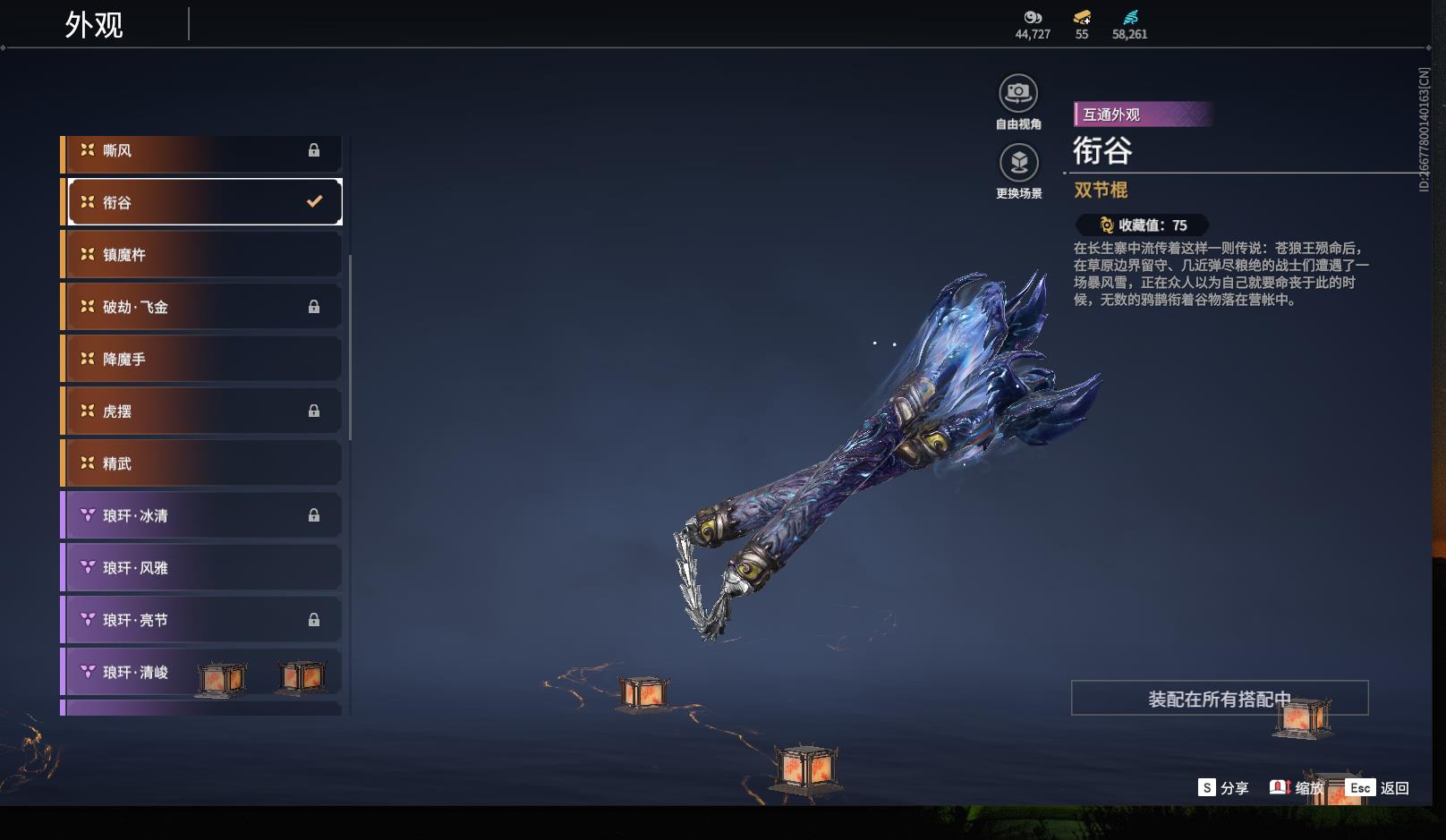Share the skin with 分享
This screenshot has width=1446, height=840.
(1223, 788)
